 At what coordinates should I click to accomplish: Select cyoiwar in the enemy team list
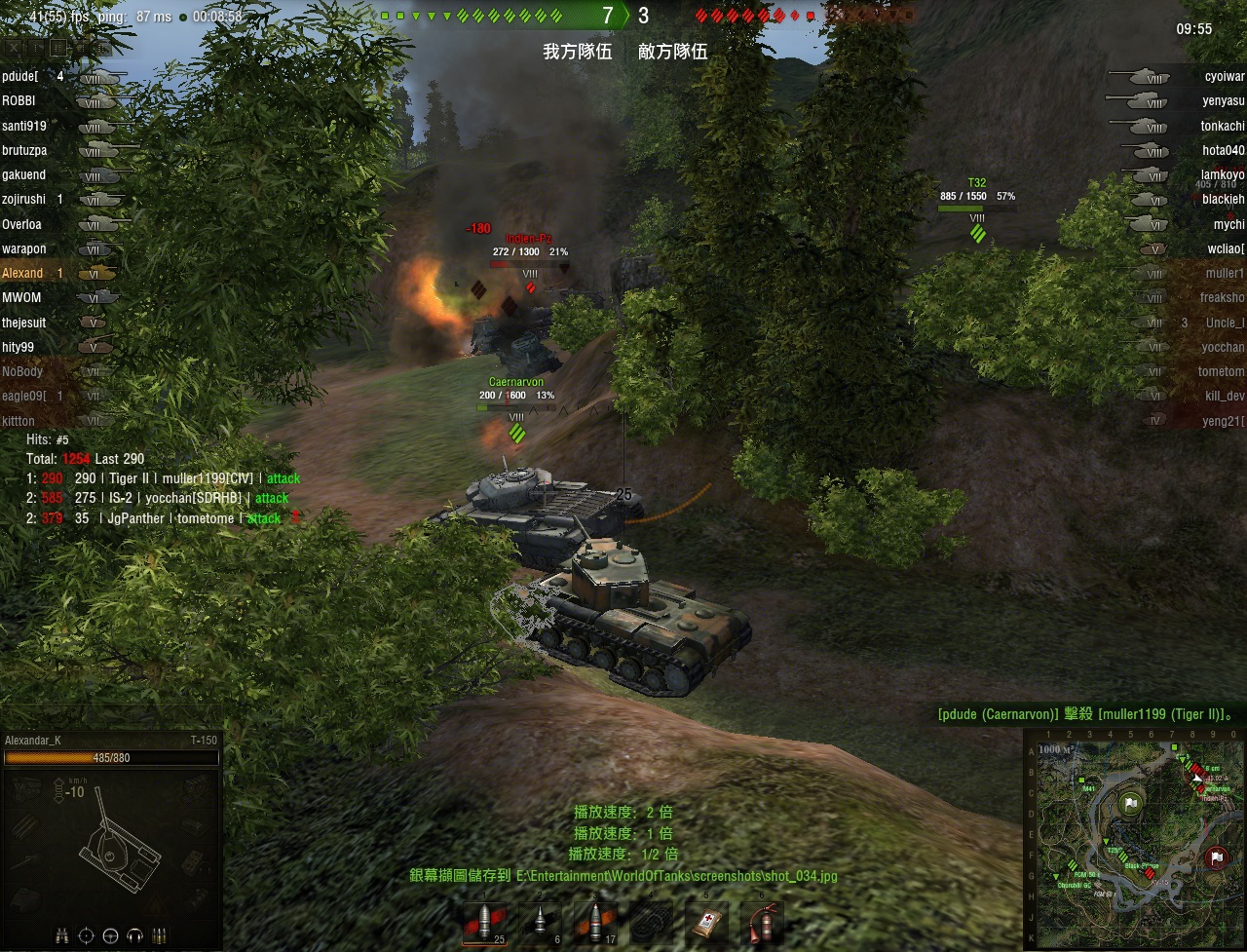click(x=1224, y=77)
